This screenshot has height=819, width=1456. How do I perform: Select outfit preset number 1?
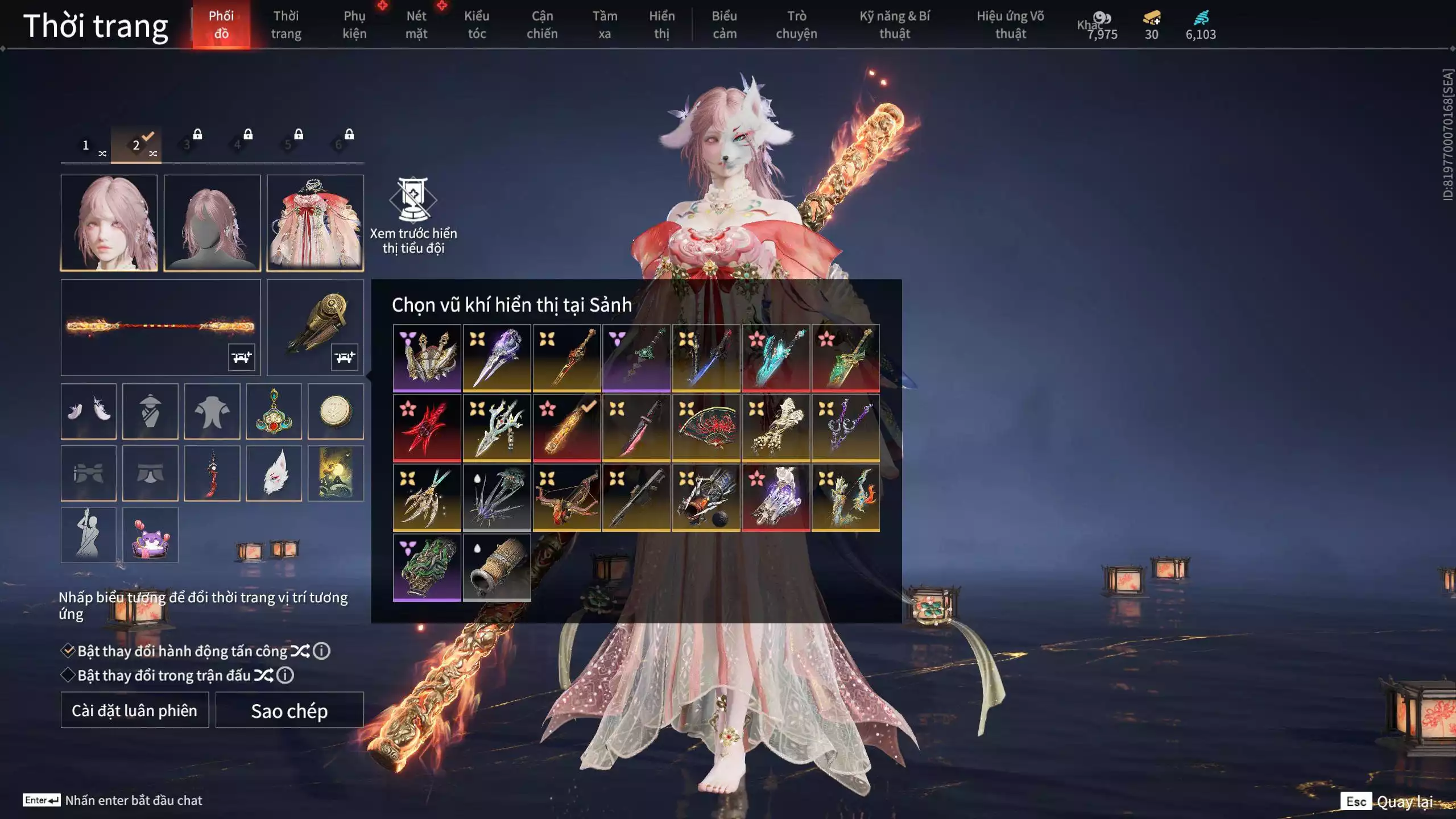(86, 146)
